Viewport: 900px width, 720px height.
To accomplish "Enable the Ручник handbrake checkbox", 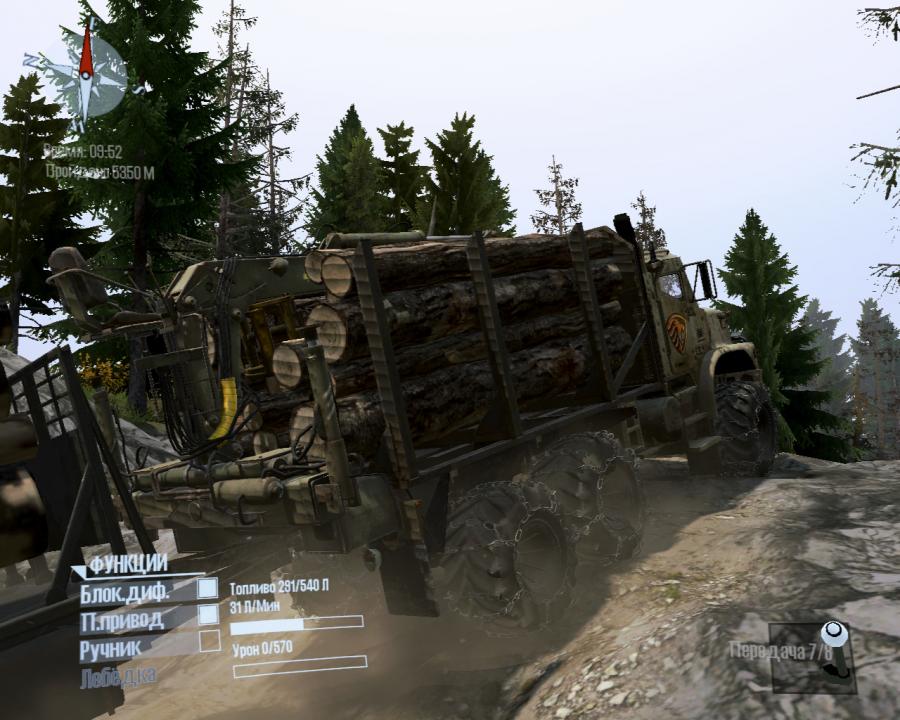I will [x=208, y=641].
